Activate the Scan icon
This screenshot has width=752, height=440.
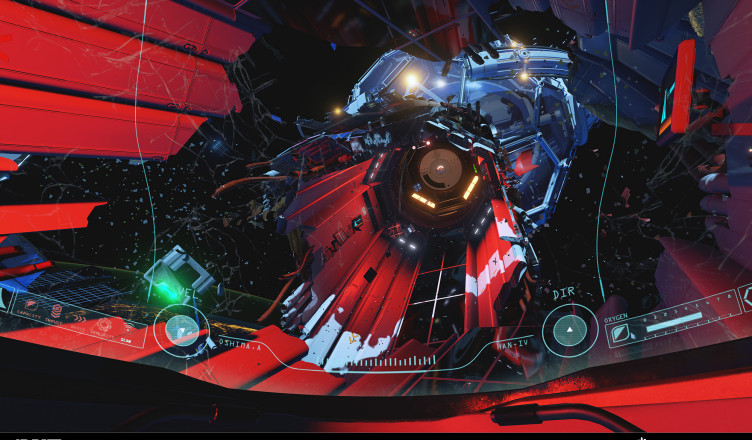tap(128, 328)
